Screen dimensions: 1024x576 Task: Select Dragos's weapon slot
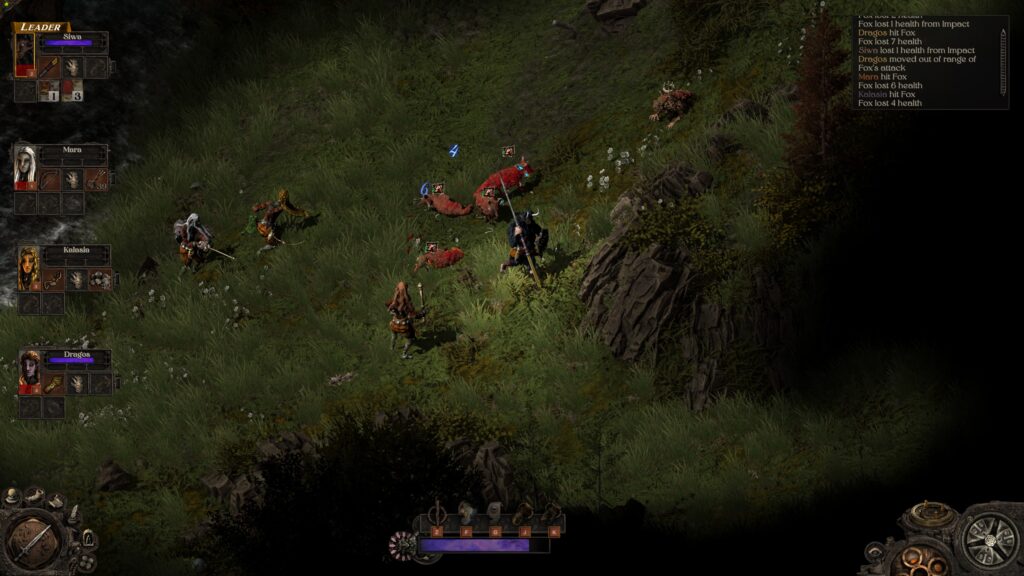53,384
